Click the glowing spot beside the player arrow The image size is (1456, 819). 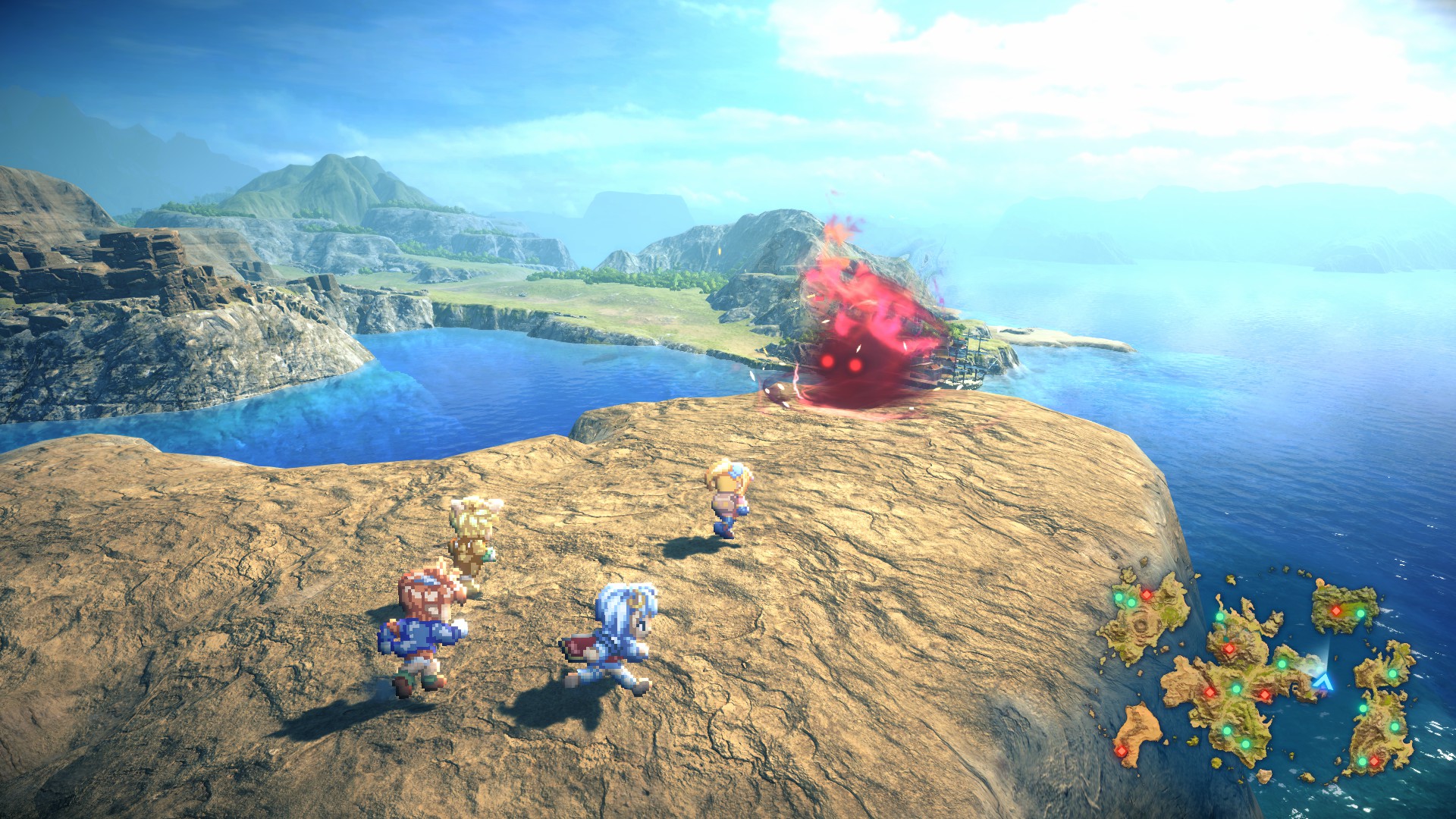(1319, 668)
